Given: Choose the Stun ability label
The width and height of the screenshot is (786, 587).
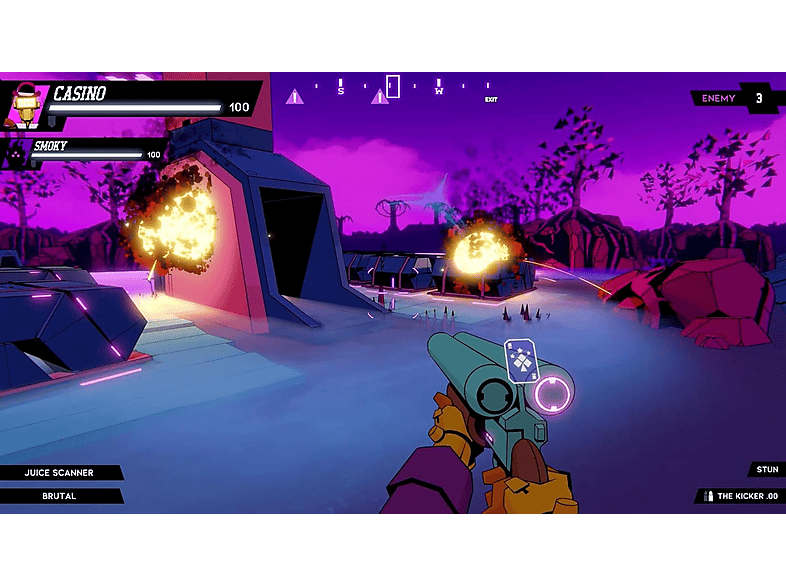Looking at the screenshot, I should tap(766, 470).
